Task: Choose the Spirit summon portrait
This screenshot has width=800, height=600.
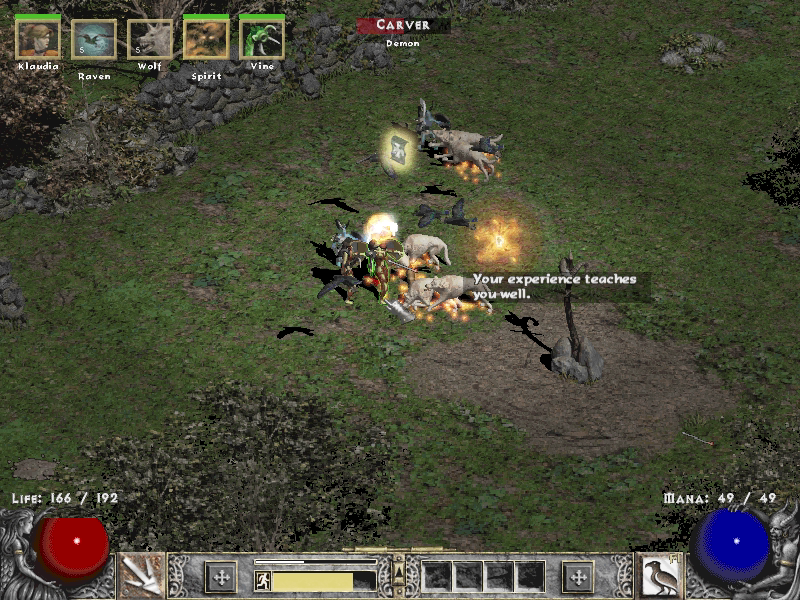Action: click(206, 39)
